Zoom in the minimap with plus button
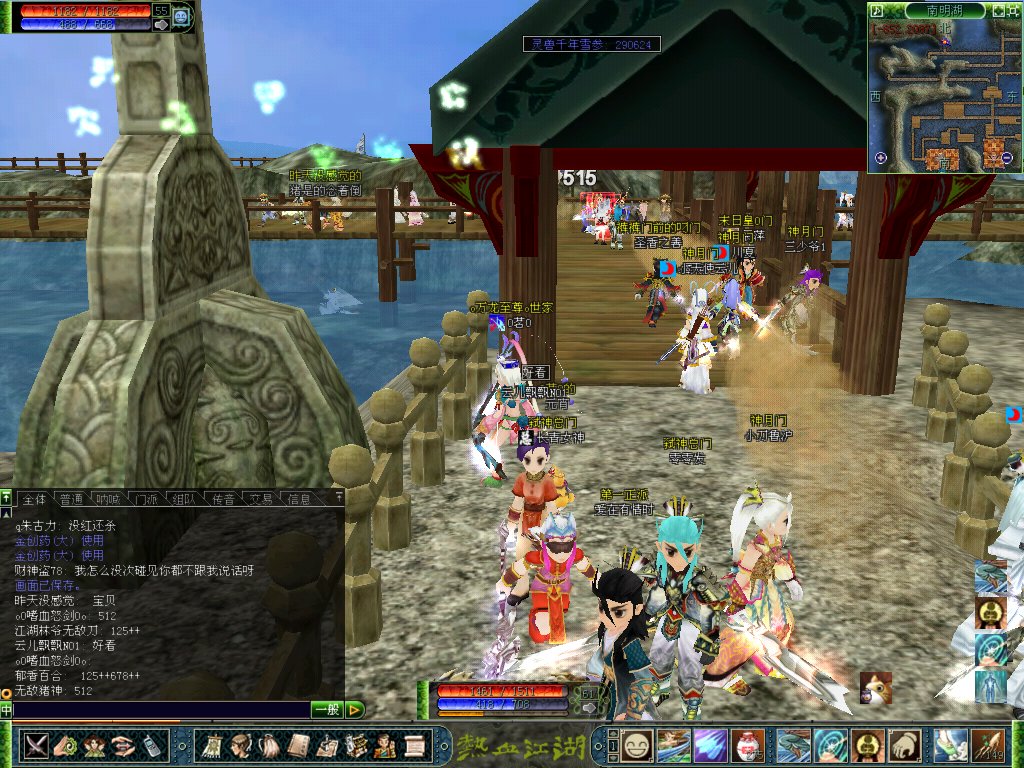Screen dimensions: 1024x768 coord(881,158)
